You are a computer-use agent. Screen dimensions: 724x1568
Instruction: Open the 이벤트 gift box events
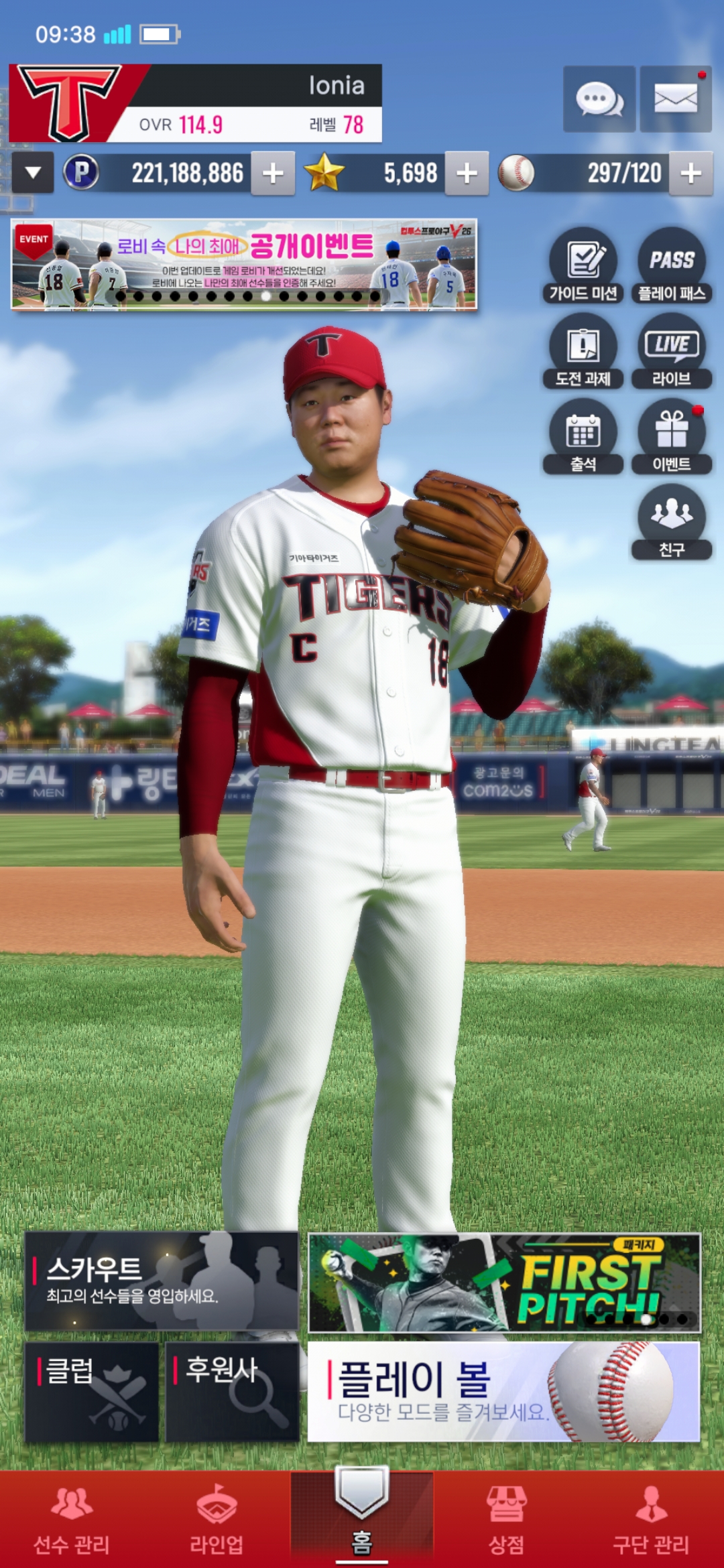pos(672,437)
